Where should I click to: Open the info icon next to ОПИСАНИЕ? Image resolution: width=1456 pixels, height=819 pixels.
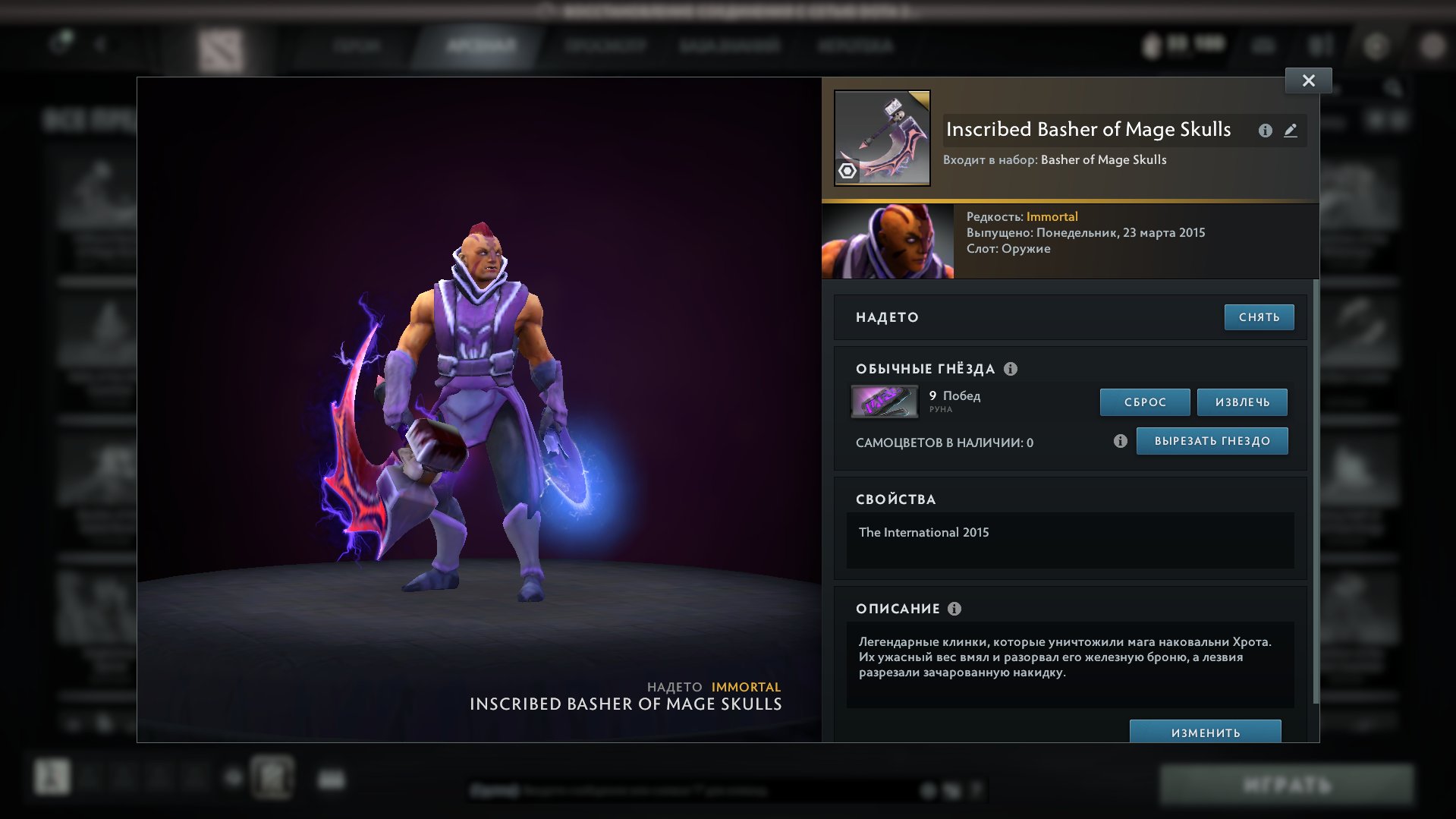click(954, 609)
